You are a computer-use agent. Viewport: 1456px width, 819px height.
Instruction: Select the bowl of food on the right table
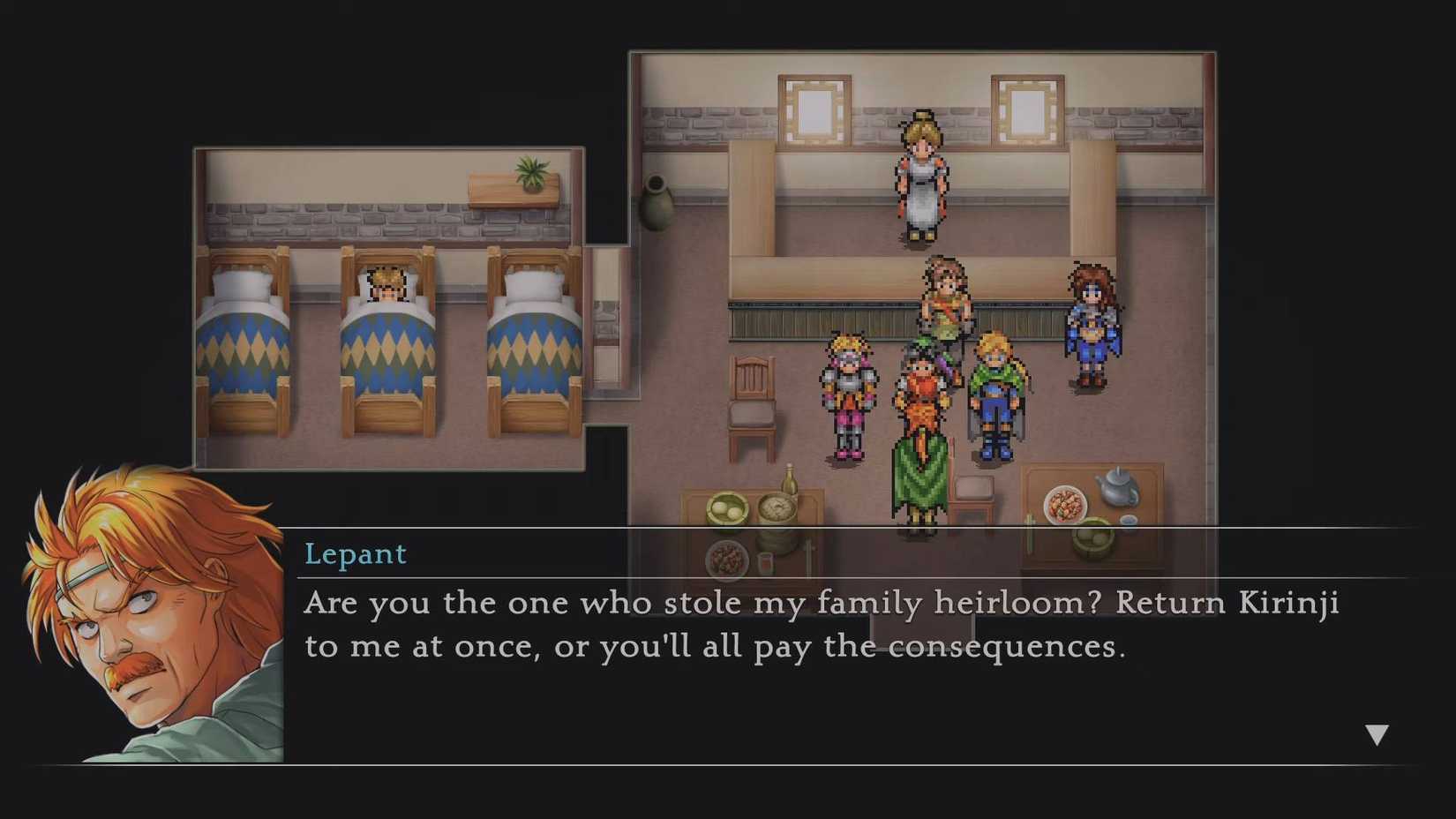pyautogui.click(x=1065, y=503)
